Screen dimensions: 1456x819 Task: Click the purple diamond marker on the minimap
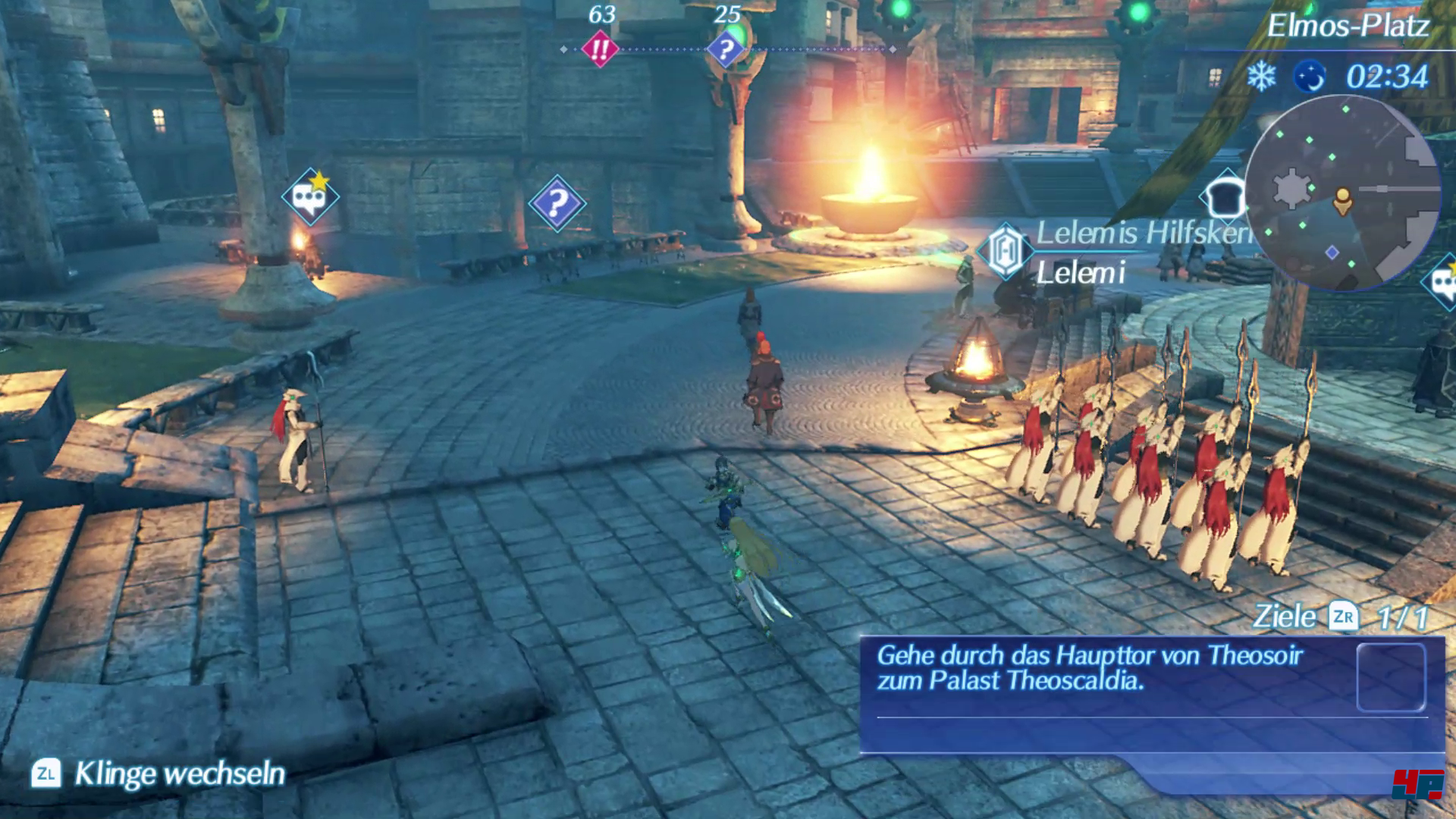coord(1332,253)
